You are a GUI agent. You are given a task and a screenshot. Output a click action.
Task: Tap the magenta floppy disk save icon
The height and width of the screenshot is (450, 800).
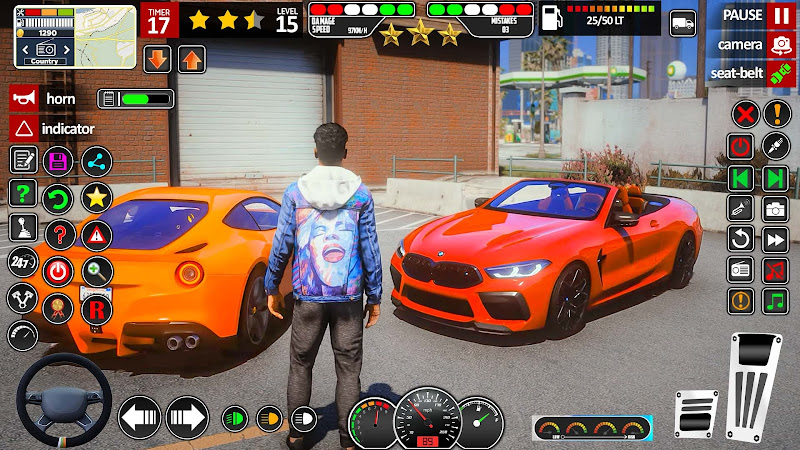[59, 161]
